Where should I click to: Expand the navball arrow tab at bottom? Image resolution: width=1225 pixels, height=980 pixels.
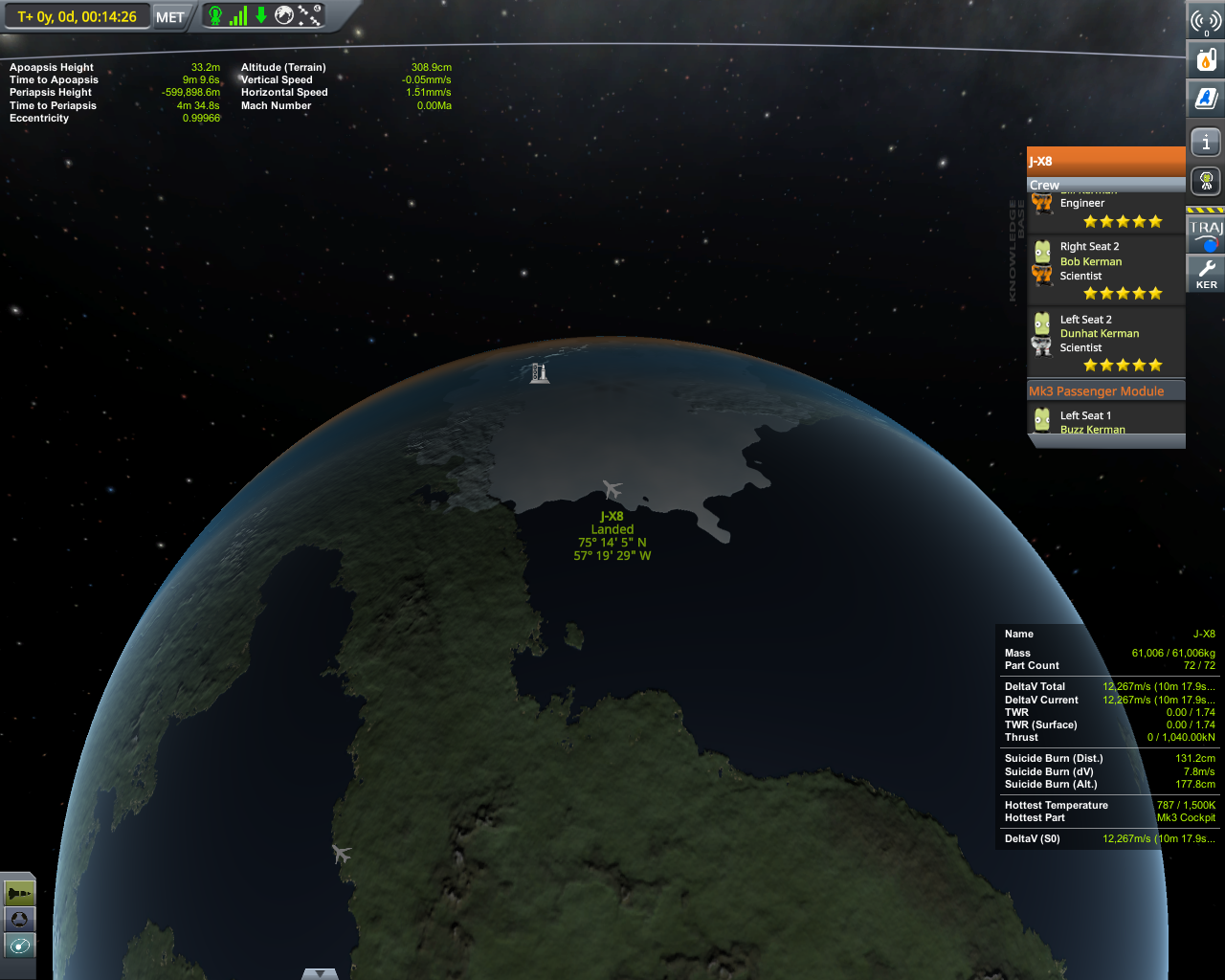point(320,973)
